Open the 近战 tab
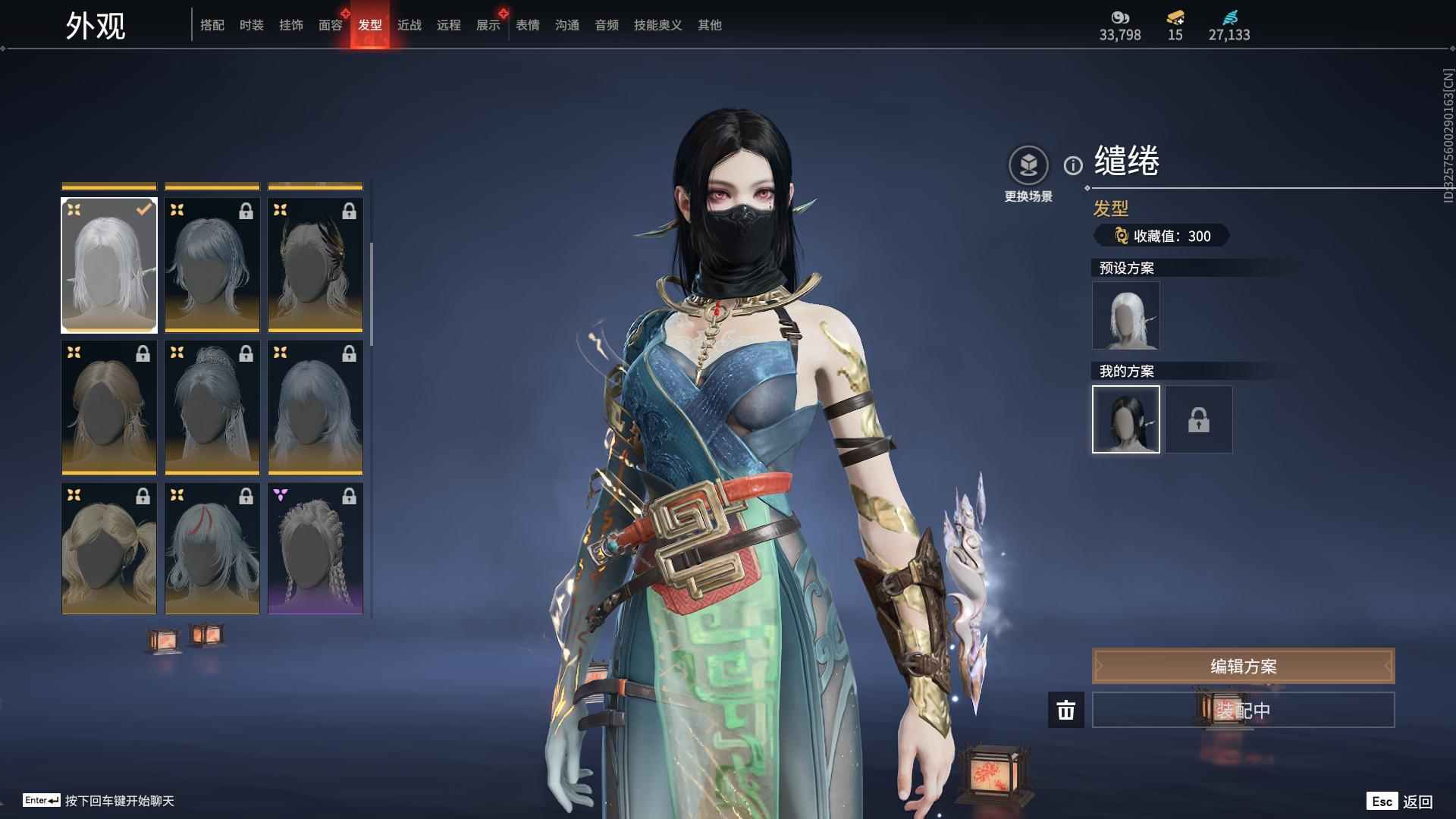Screen dimensions: 1456x819 409,25
